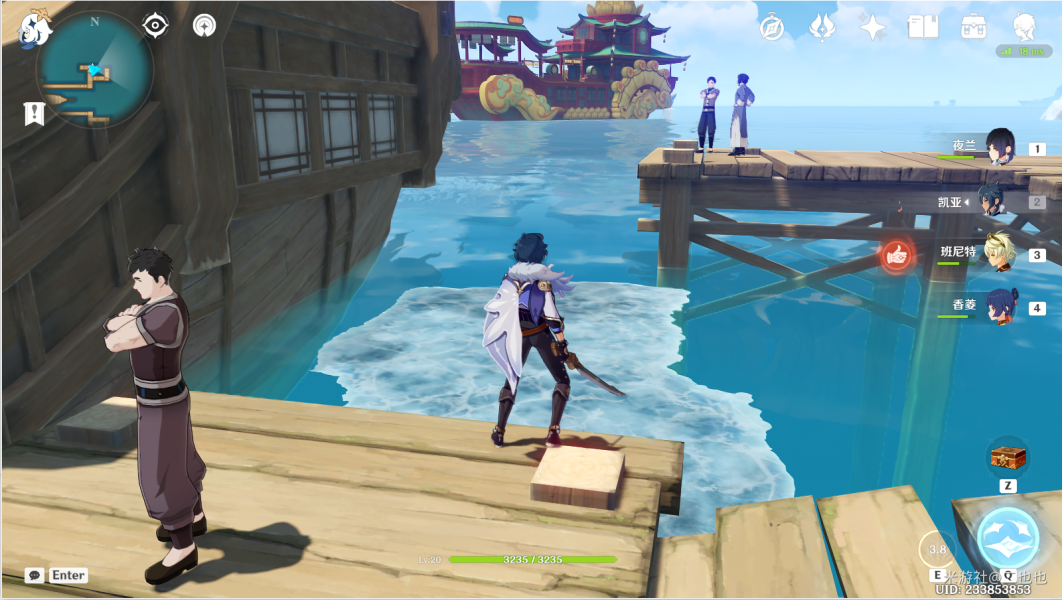This screenshot has height=600, width=1062.
Task: Switch to party member 夜兰
Action: (x=999, y=147)
